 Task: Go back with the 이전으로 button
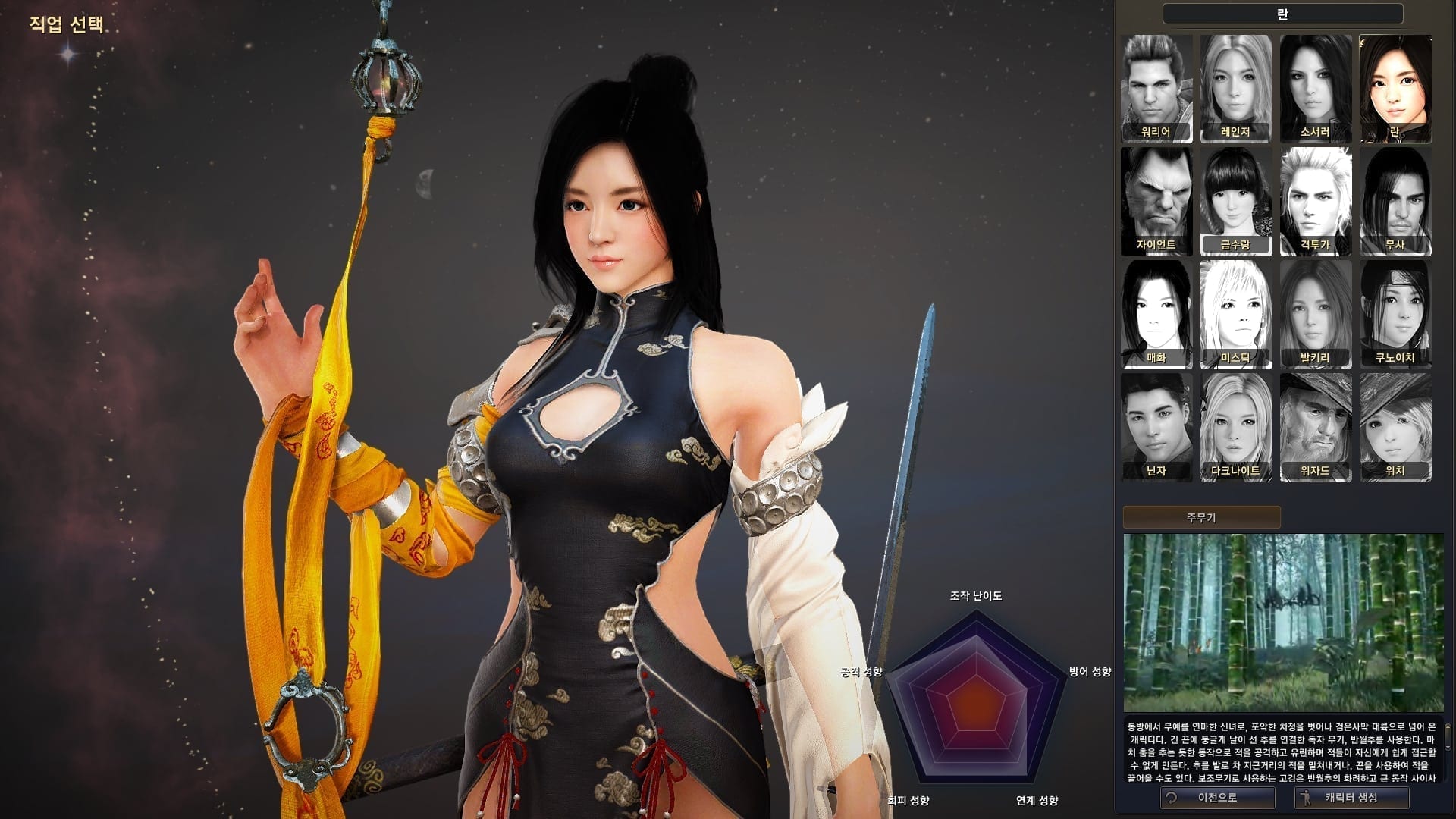coord(1217,798)
